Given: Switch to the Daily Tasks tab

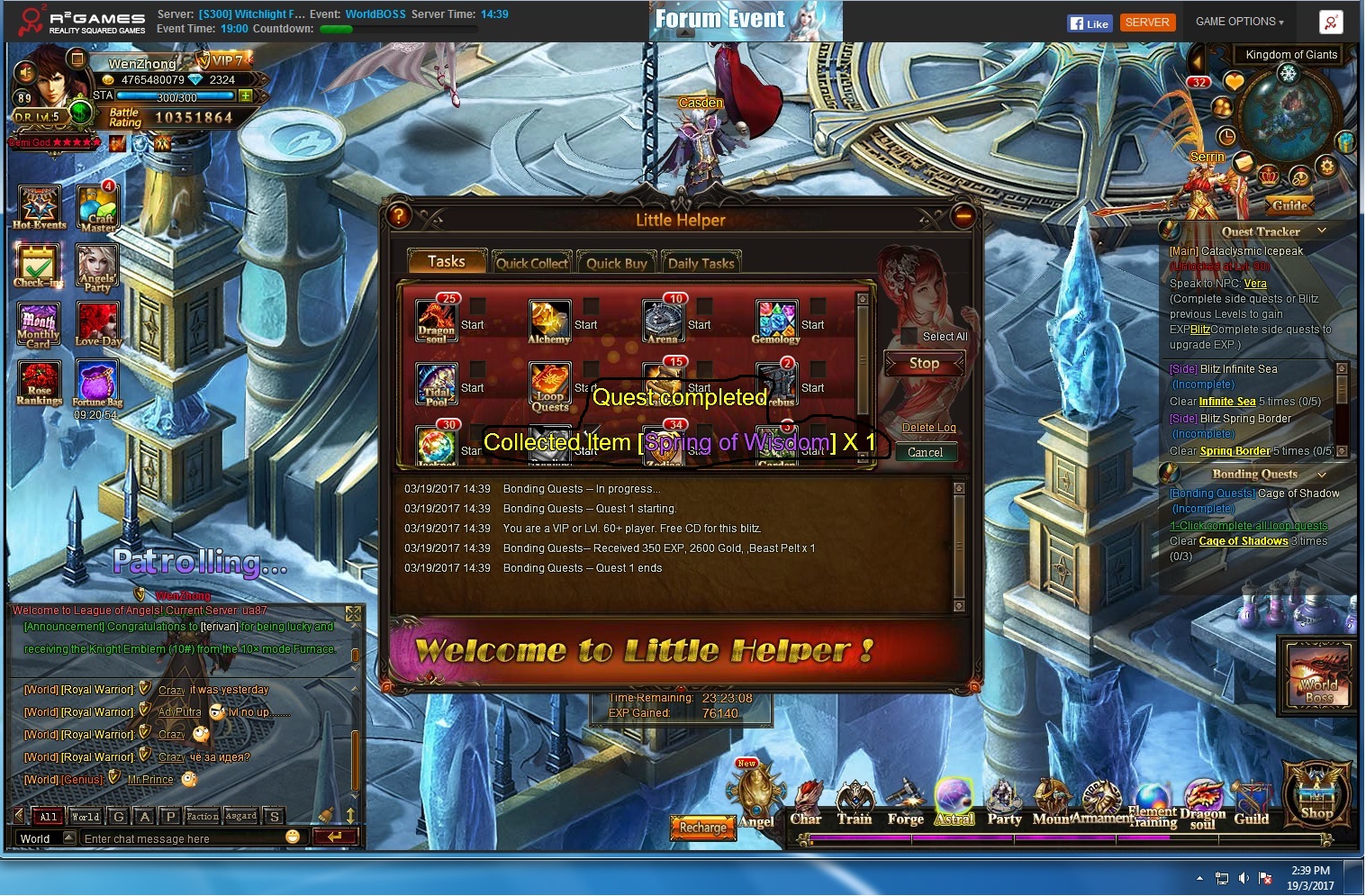Looking at the screenshot, I should click(701, 263).
